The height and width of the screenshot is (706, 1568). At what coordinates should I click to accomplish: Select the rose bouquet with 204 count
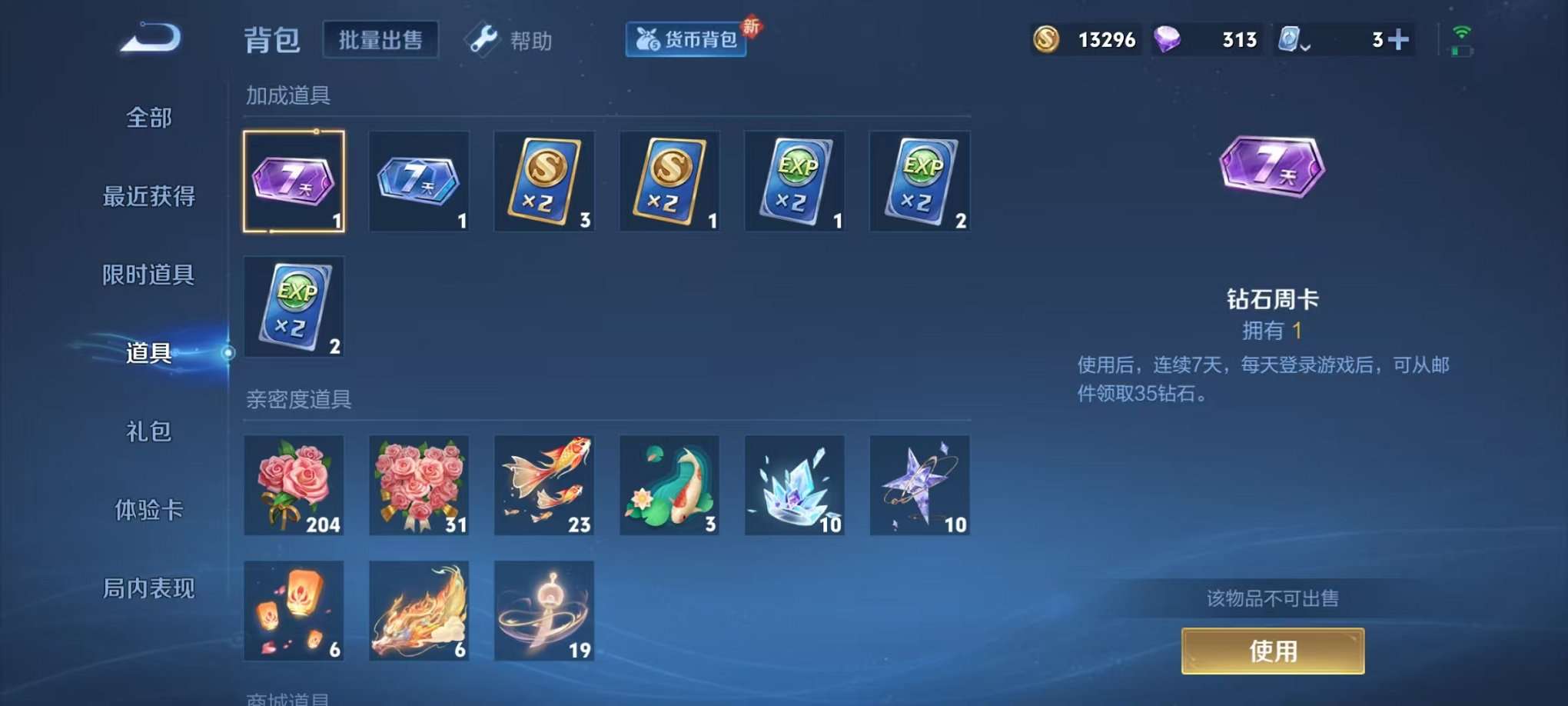294,486
